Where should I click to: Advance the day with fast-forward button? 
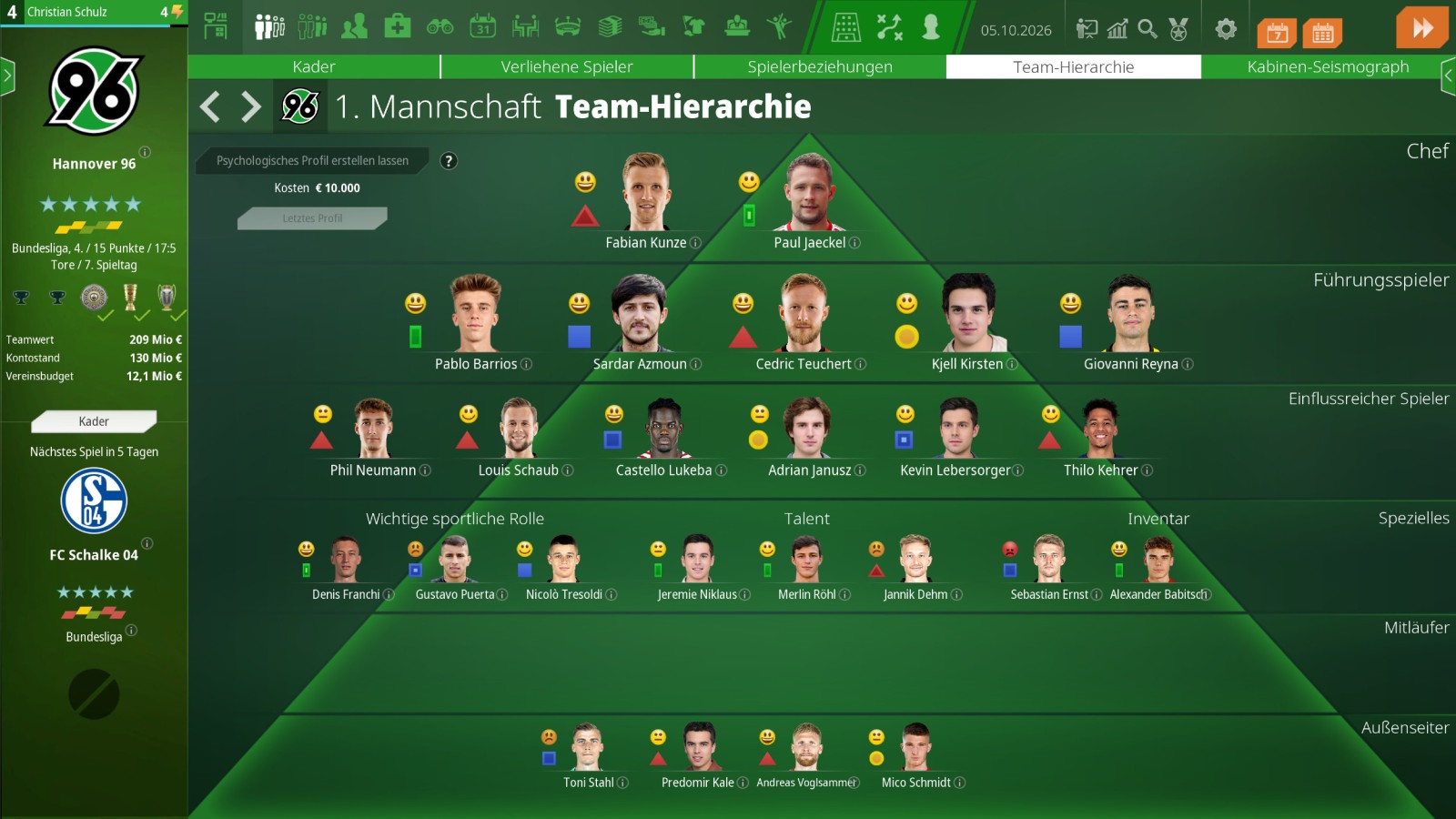pyautogui.click(x=1421, y=28)
